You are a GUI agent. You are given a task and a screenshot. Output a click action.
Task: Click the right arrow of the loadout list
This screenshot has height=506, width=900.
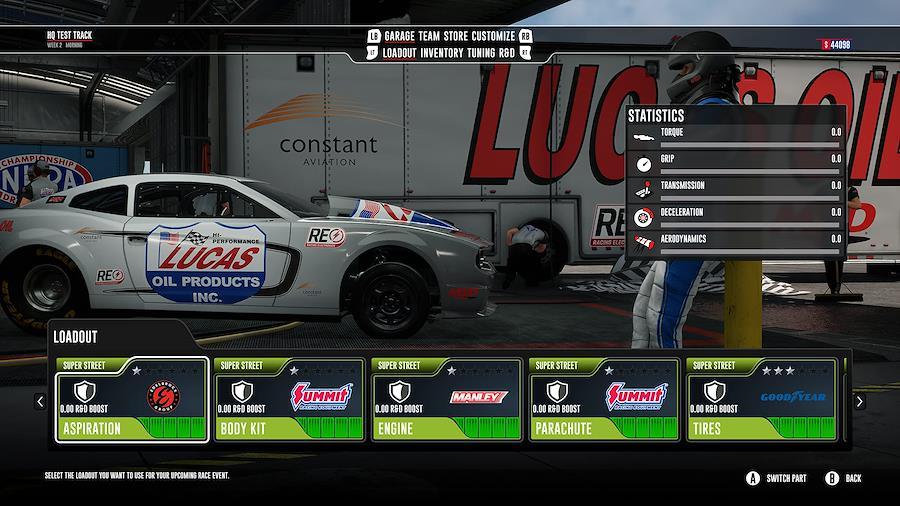(859, 401)
